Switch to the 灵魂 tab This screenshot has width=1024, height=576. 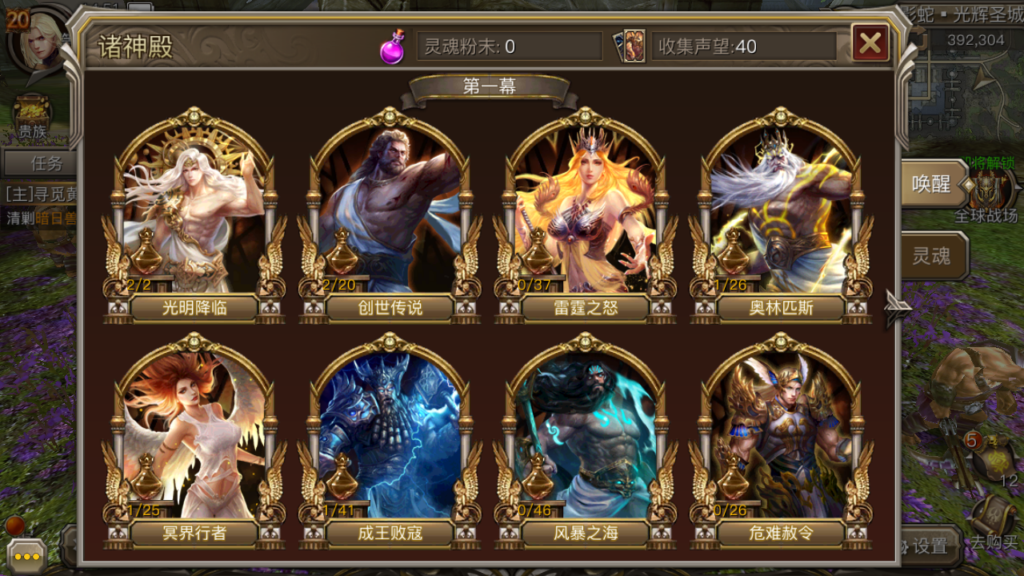pos(932,256)
